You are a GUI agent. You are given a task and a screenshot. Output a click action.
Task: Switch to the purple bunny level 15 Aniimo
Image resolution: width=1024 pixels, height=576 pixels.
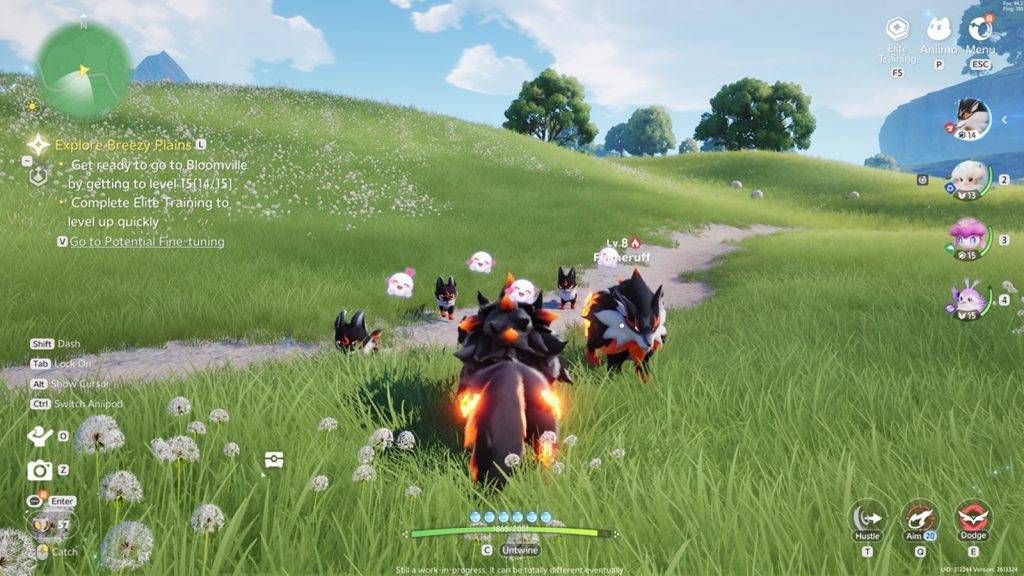968,299
